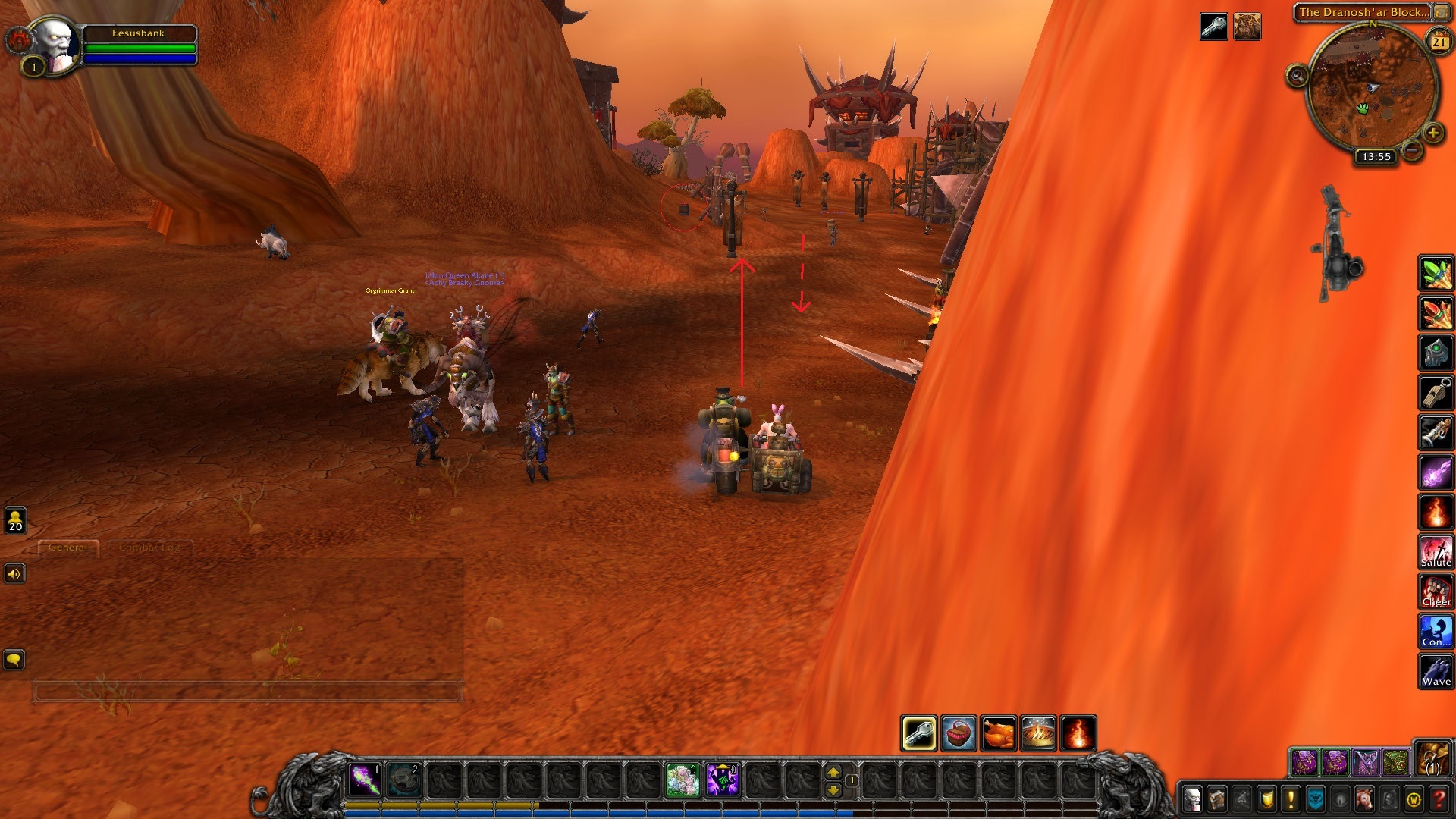Image resolution: width=1456 pixels, height=819 pixels.
Task: Switch to the General chat tab
Action: [68, 548]
